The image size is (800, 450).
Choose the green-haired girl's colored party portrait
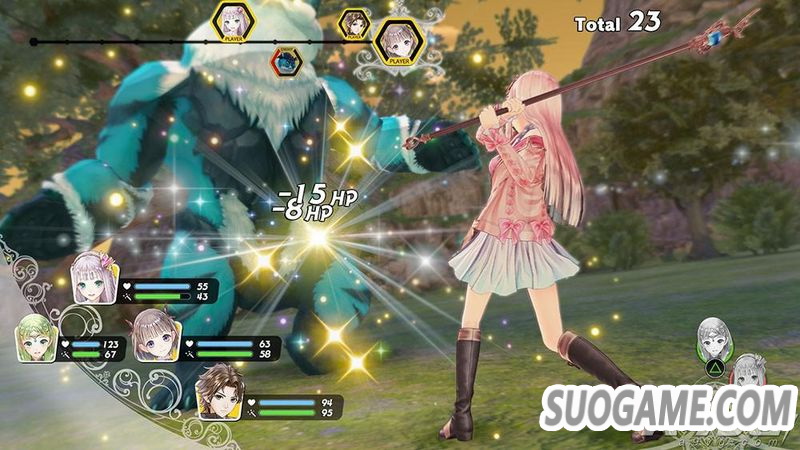37,337
